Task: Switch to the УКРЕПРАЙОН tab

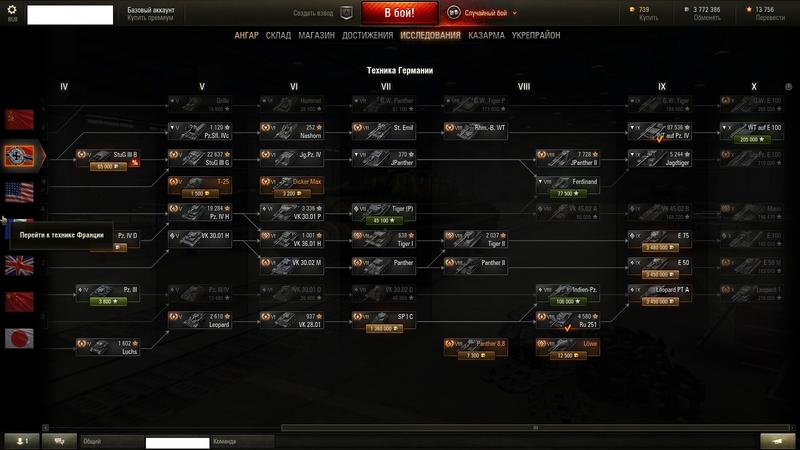Action: [x=535, y=35]
